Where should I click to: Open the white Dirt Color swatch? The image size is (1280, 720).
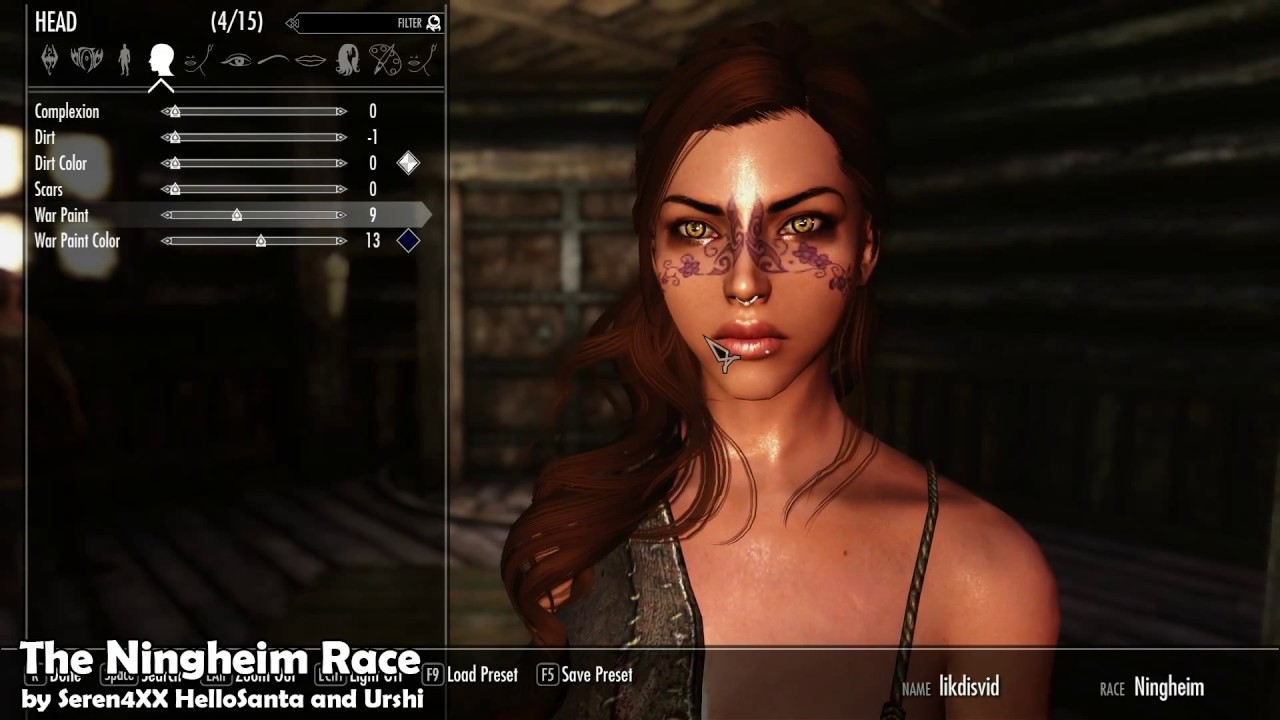(x=408, y=163)
